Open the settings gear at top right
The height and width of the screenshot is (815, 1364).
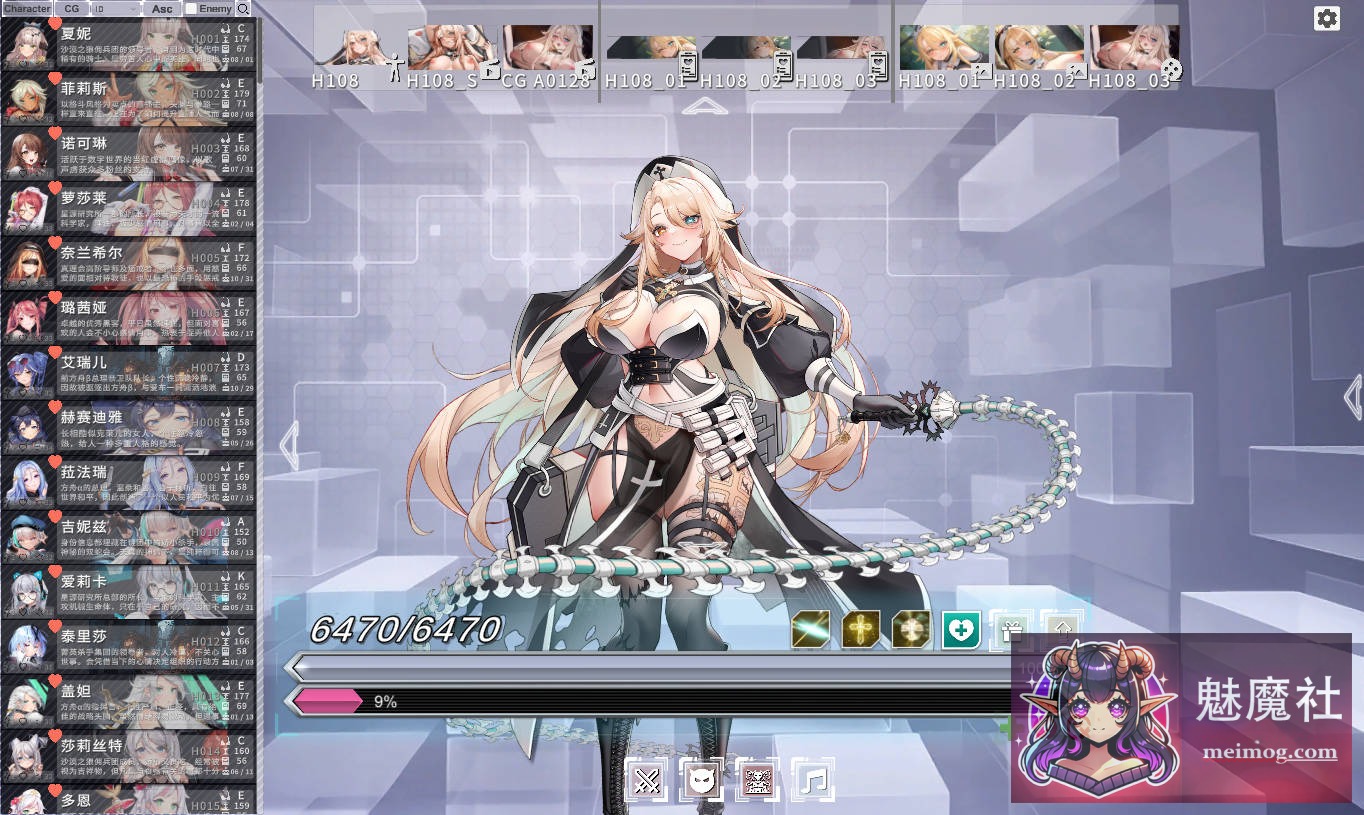1327,18
